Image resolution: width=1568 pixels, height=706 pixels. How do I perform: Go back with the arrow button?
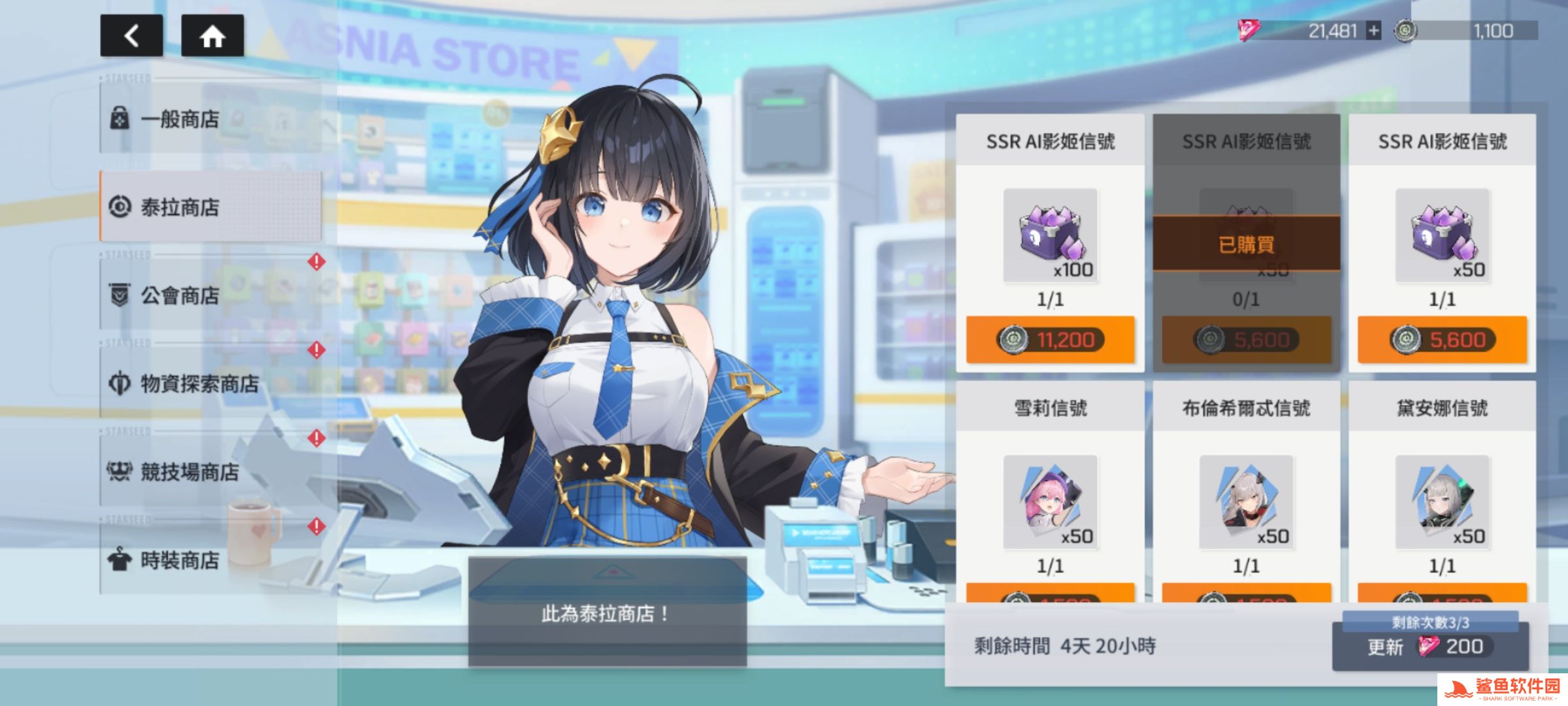click(131, 35)
